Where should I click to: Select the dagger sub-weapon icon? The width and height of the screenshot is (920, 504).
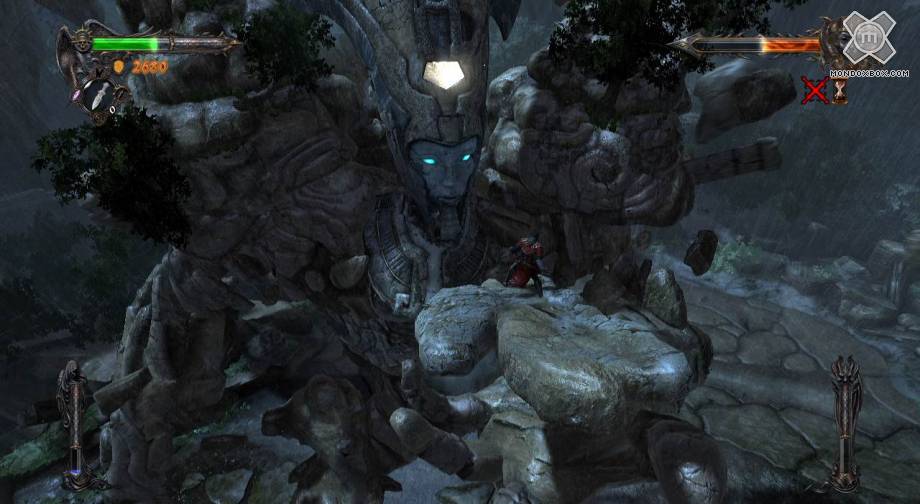[97, 96]
